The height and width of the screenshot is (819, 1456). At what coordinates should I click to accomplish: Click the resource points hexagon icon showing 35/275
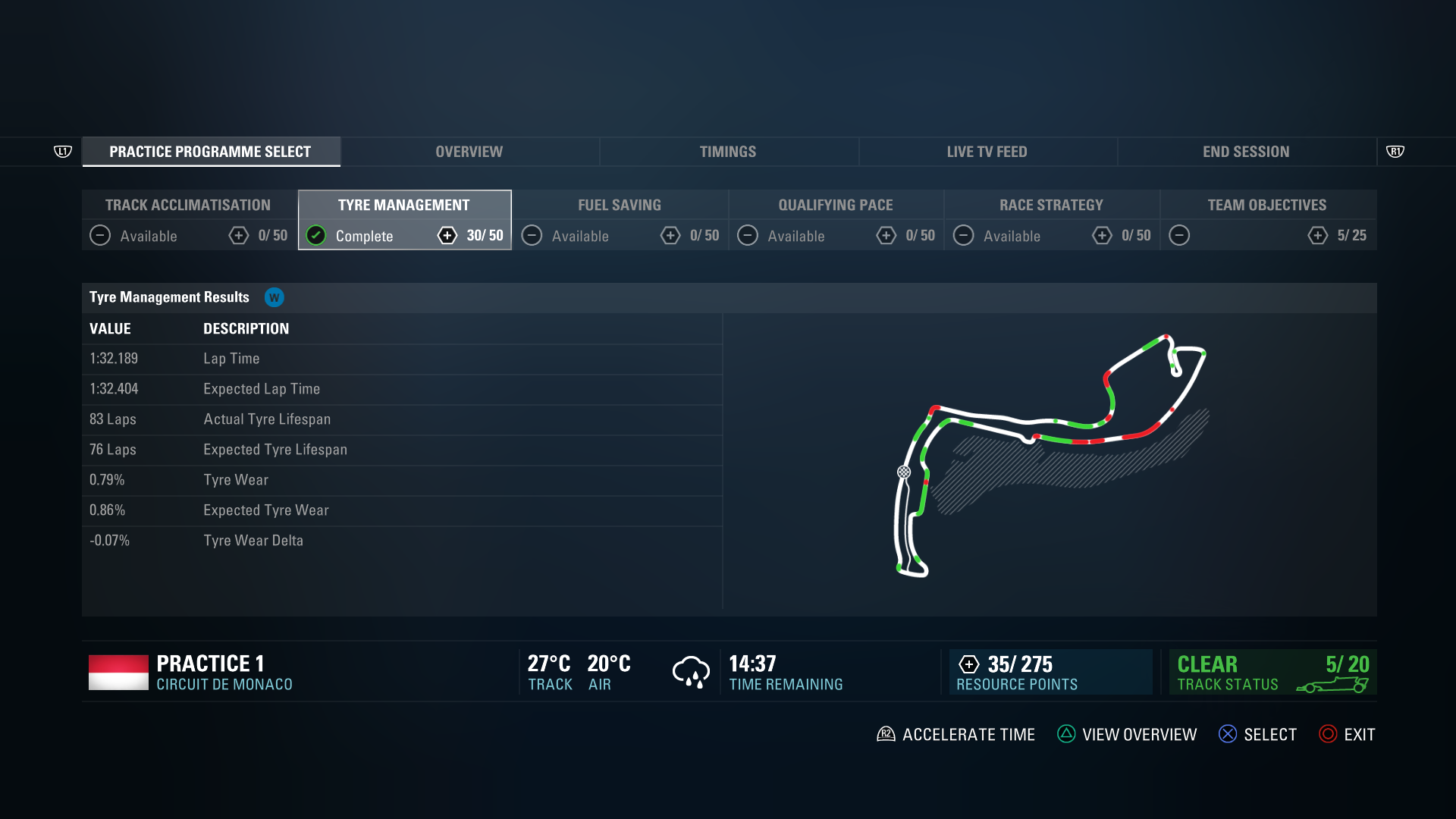pyautogui.click(x=968, y=664)
